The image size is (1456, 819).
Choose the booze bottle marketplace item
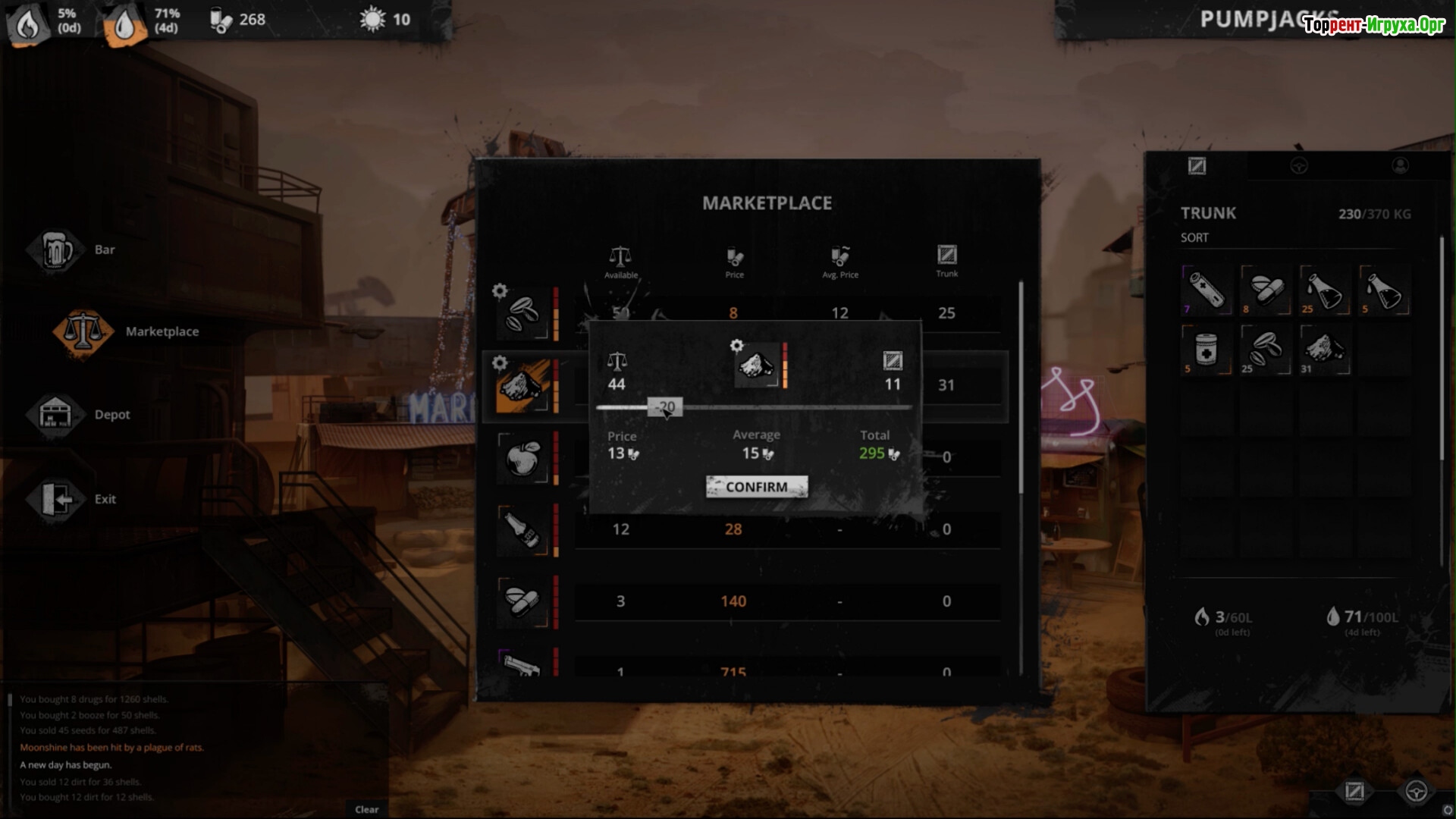pyautogui.click(x=522, y=529)
